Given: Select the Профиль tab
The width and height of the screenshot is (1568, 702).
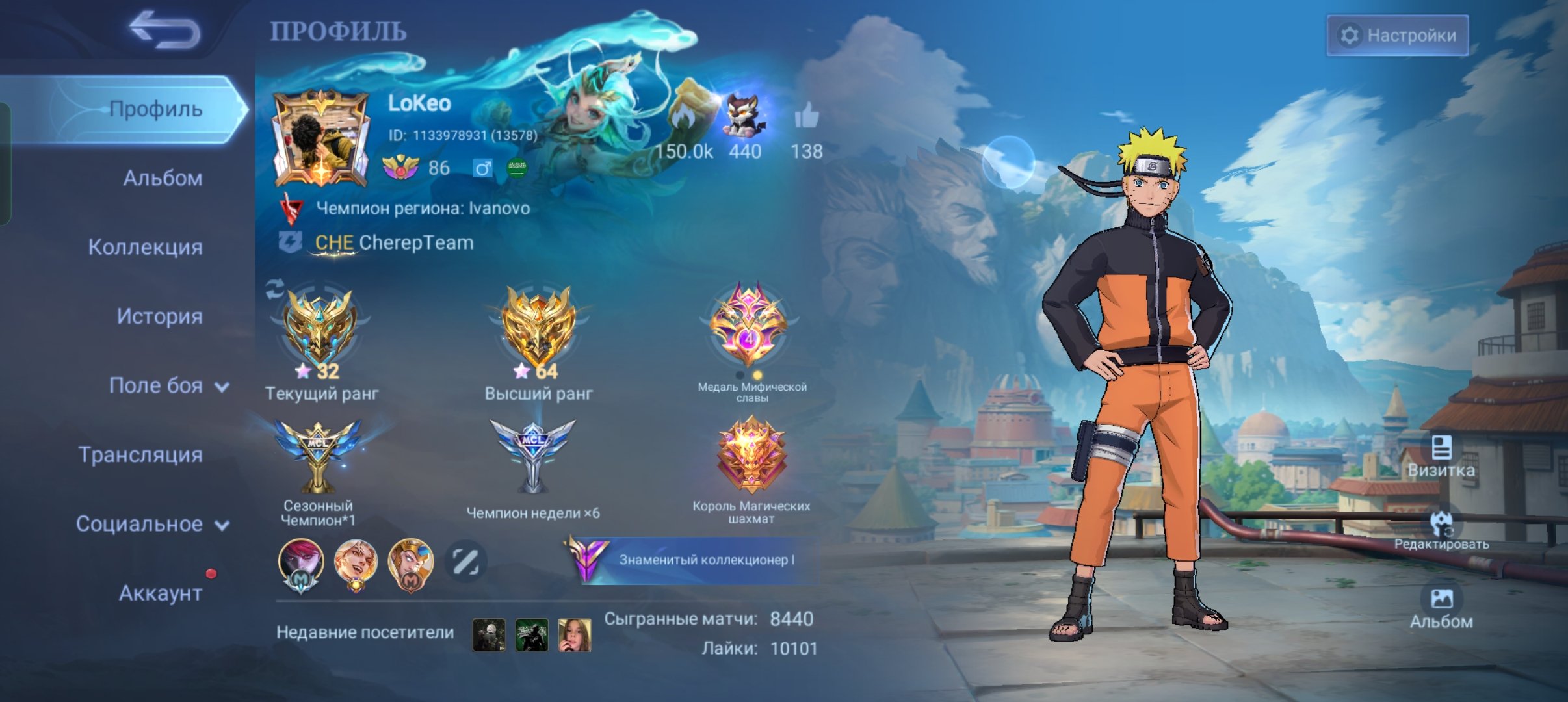Looking at the screenshot, I should click(x=155, y=109).
